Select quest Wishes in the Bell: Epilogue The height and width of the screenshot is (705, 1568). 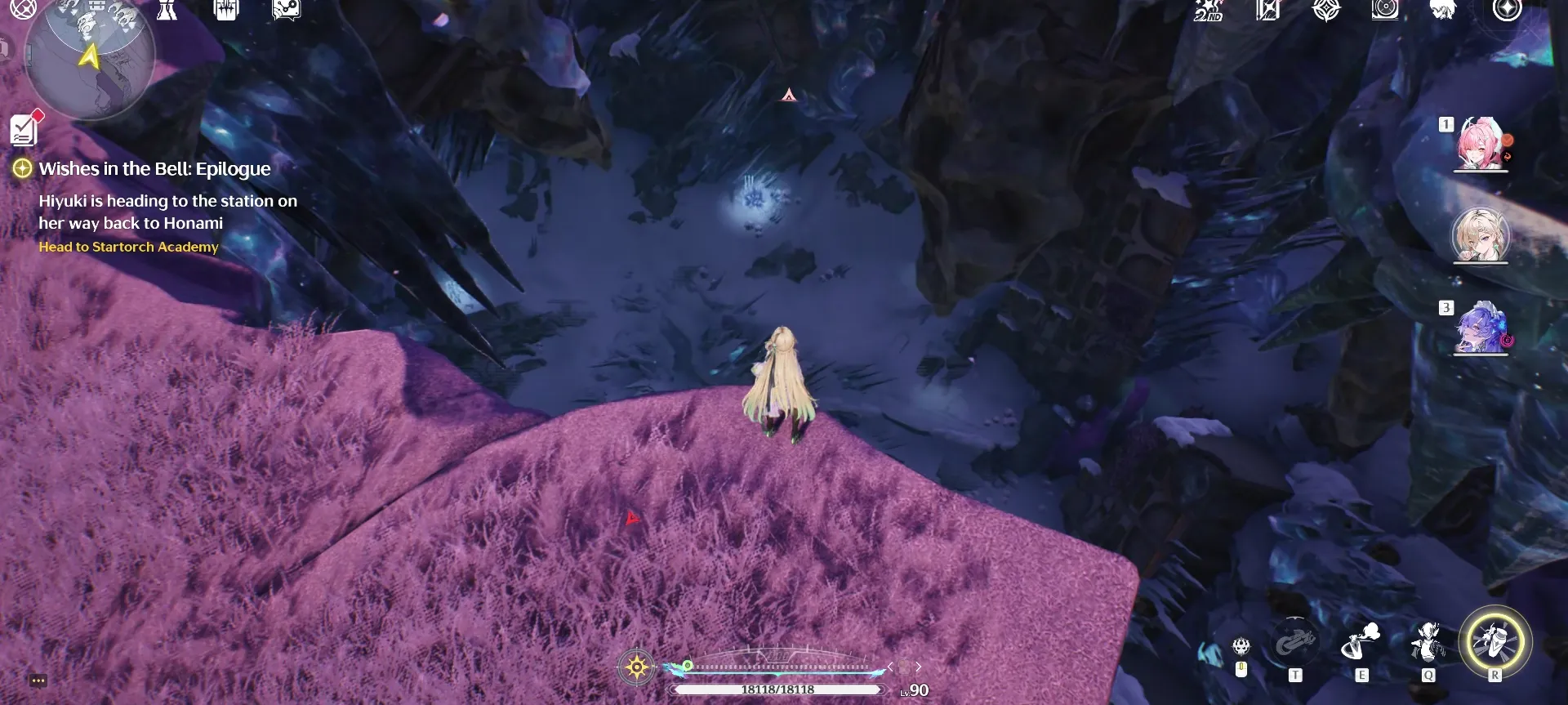pyautogui.click(x=153, y=169)
